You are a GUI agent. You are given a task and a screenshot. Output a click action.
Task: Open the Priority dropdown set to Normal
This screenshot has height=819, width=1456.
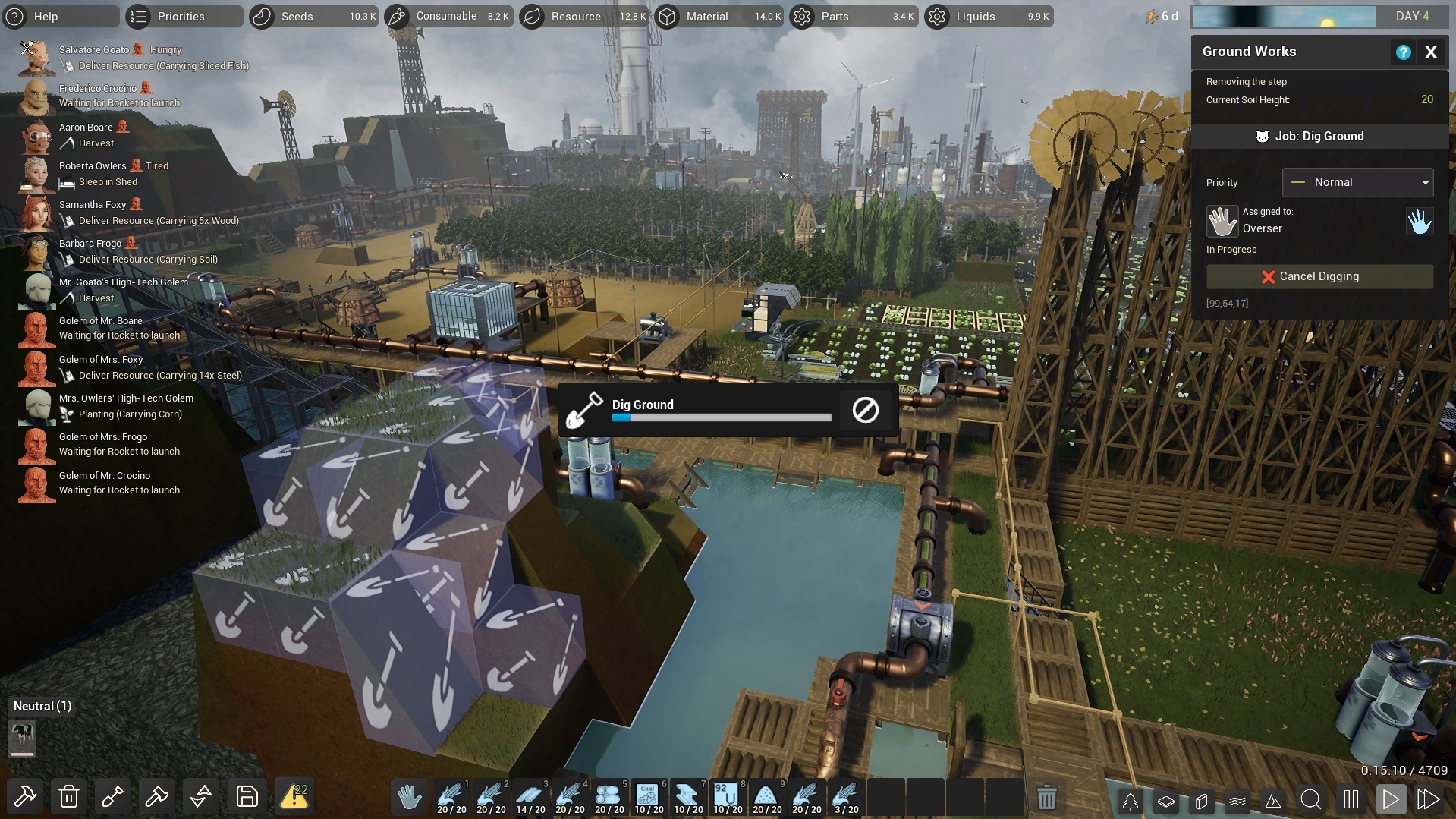1357,182
